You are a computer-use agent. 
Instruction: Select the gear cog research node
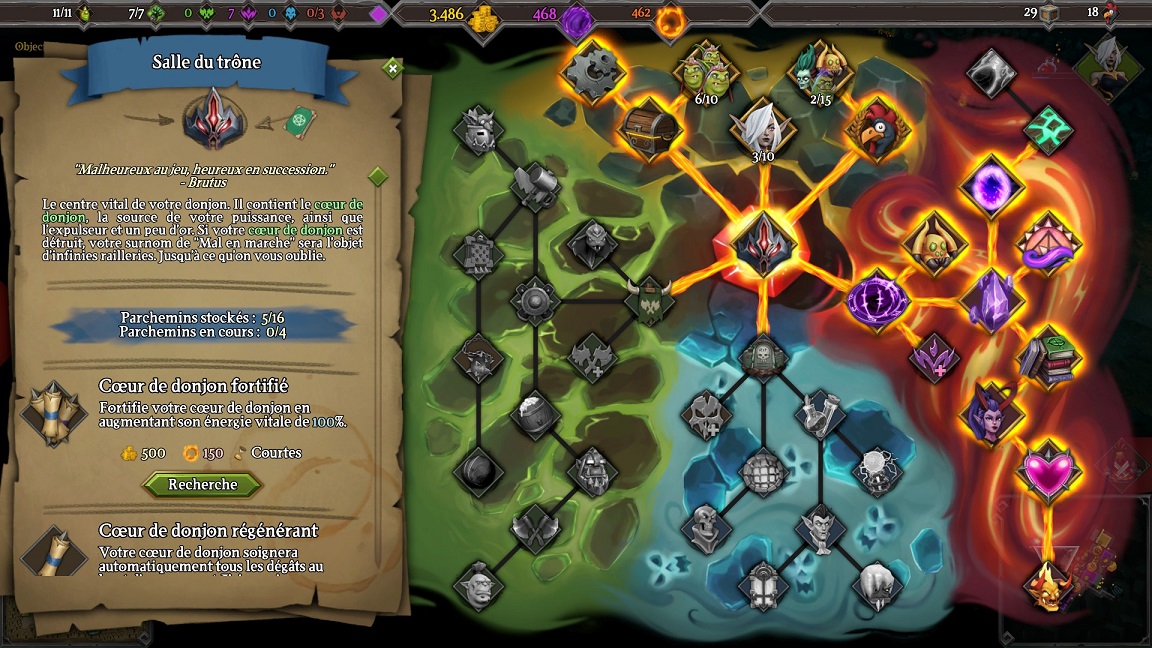(593, 72)
